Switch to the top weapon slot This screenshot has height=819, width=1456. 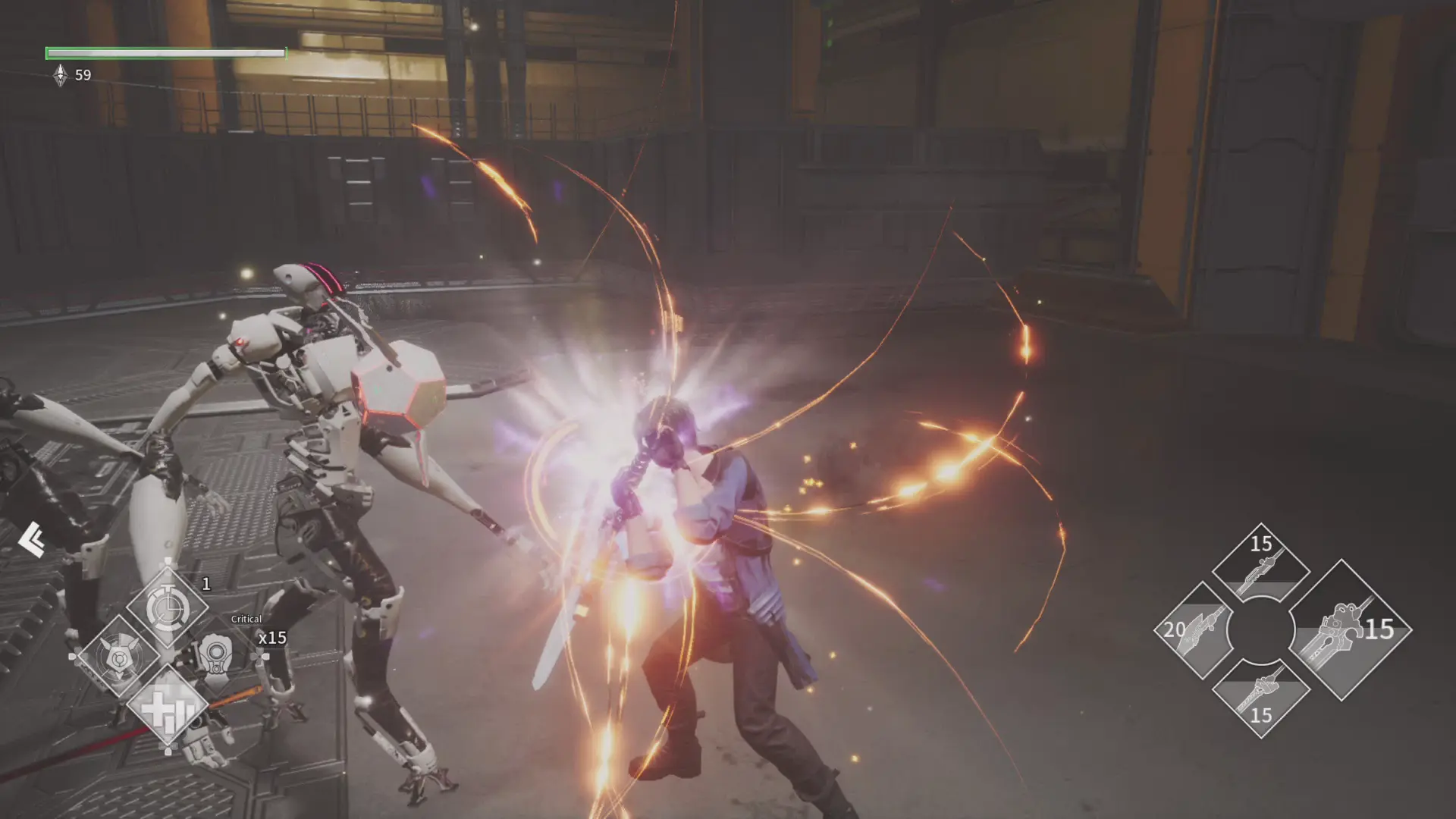1260,563
